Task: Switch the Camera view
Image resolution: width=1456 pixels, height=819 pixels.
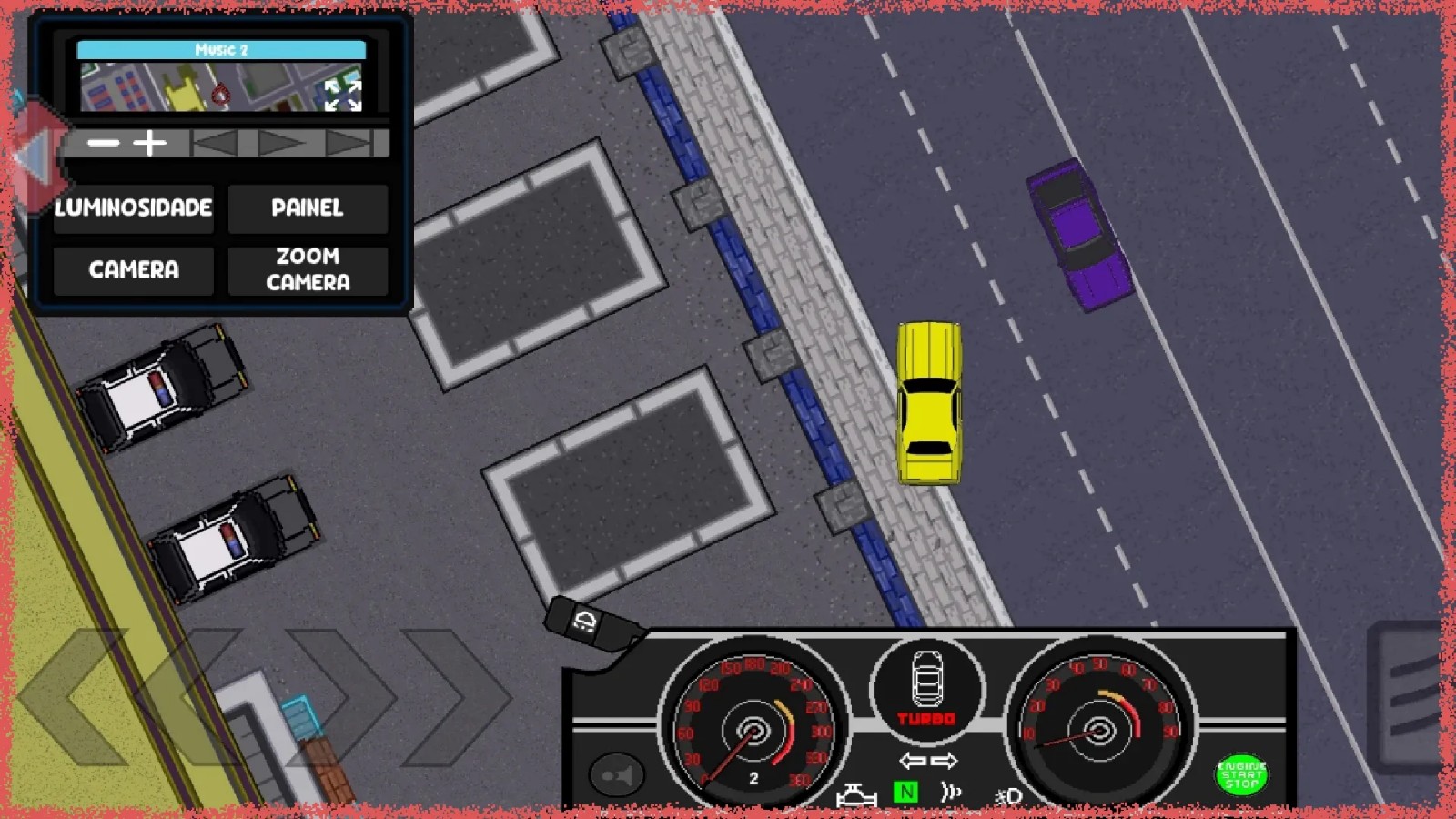Action: 133,269
